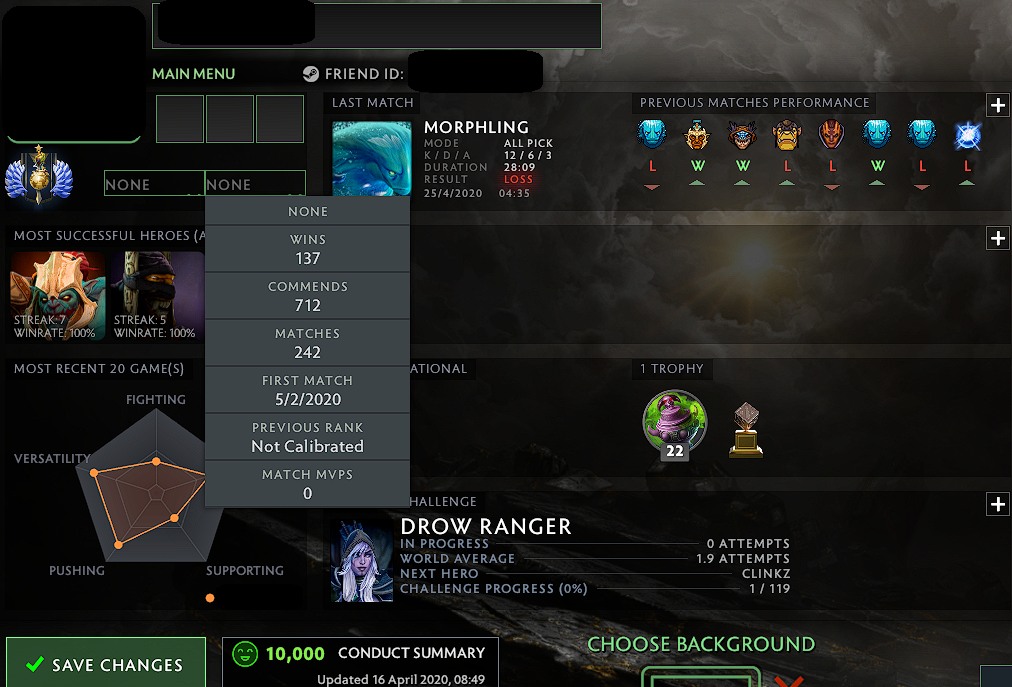The image size is (1012, 687).
Task: Select the Commends stat option
Action: (x=307, y=296)
